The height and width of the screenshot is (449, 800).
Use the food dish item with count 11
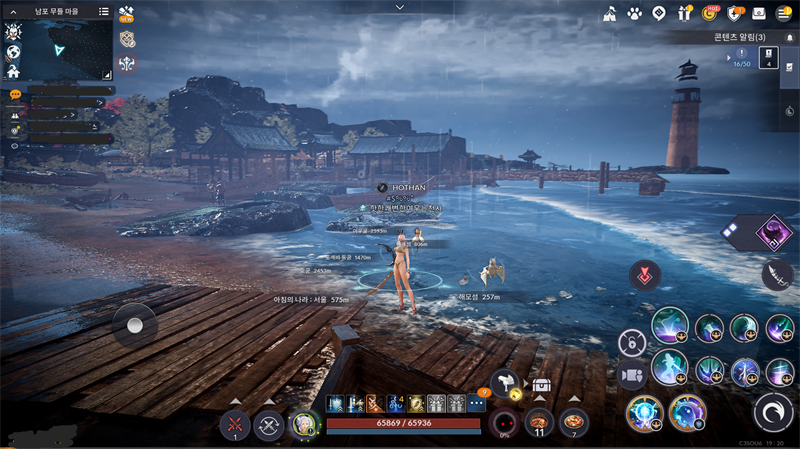pos(540,422)
